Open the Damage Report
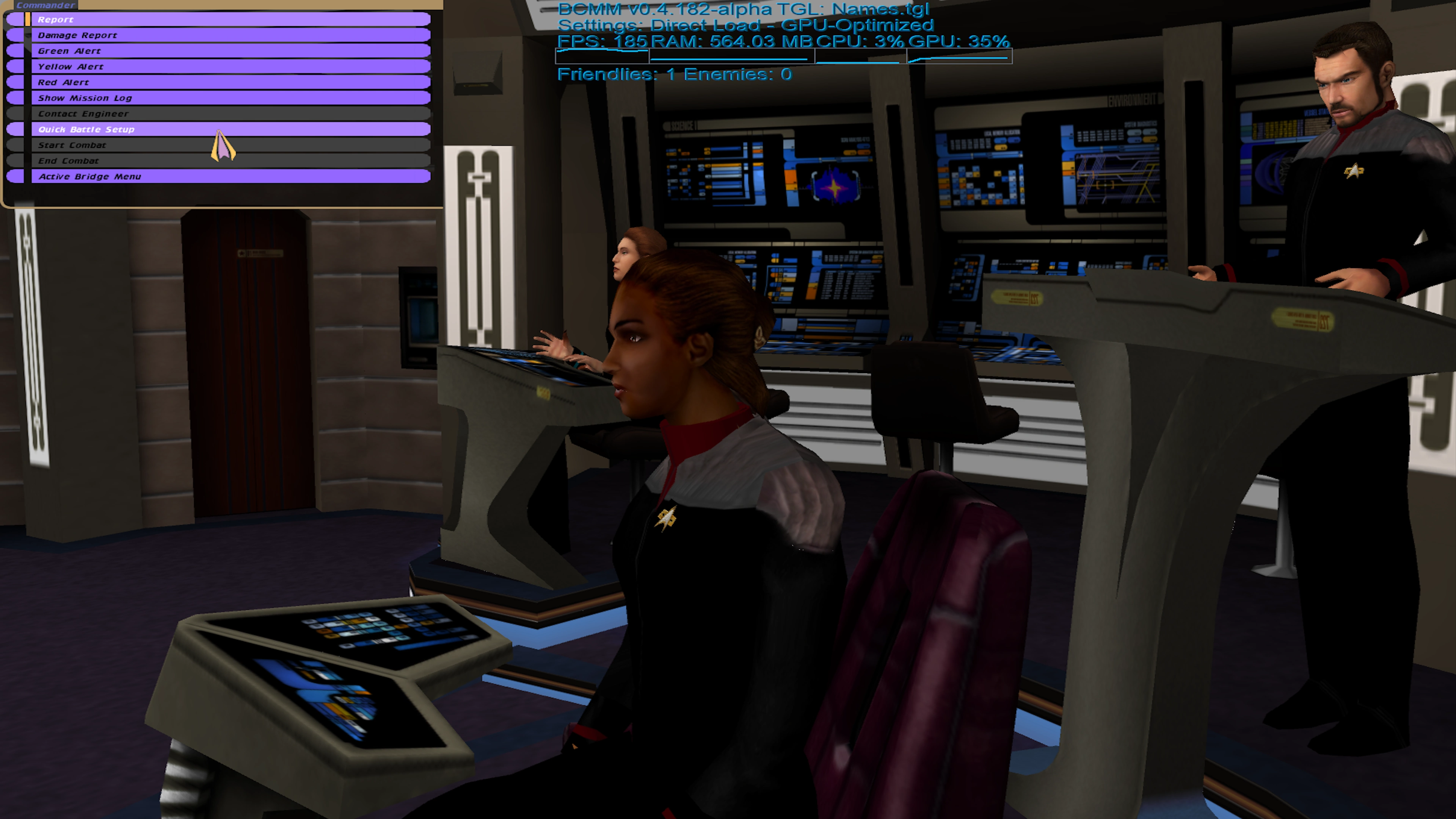The width and height of the screenshot is (1456, 819). coord(226,35)
